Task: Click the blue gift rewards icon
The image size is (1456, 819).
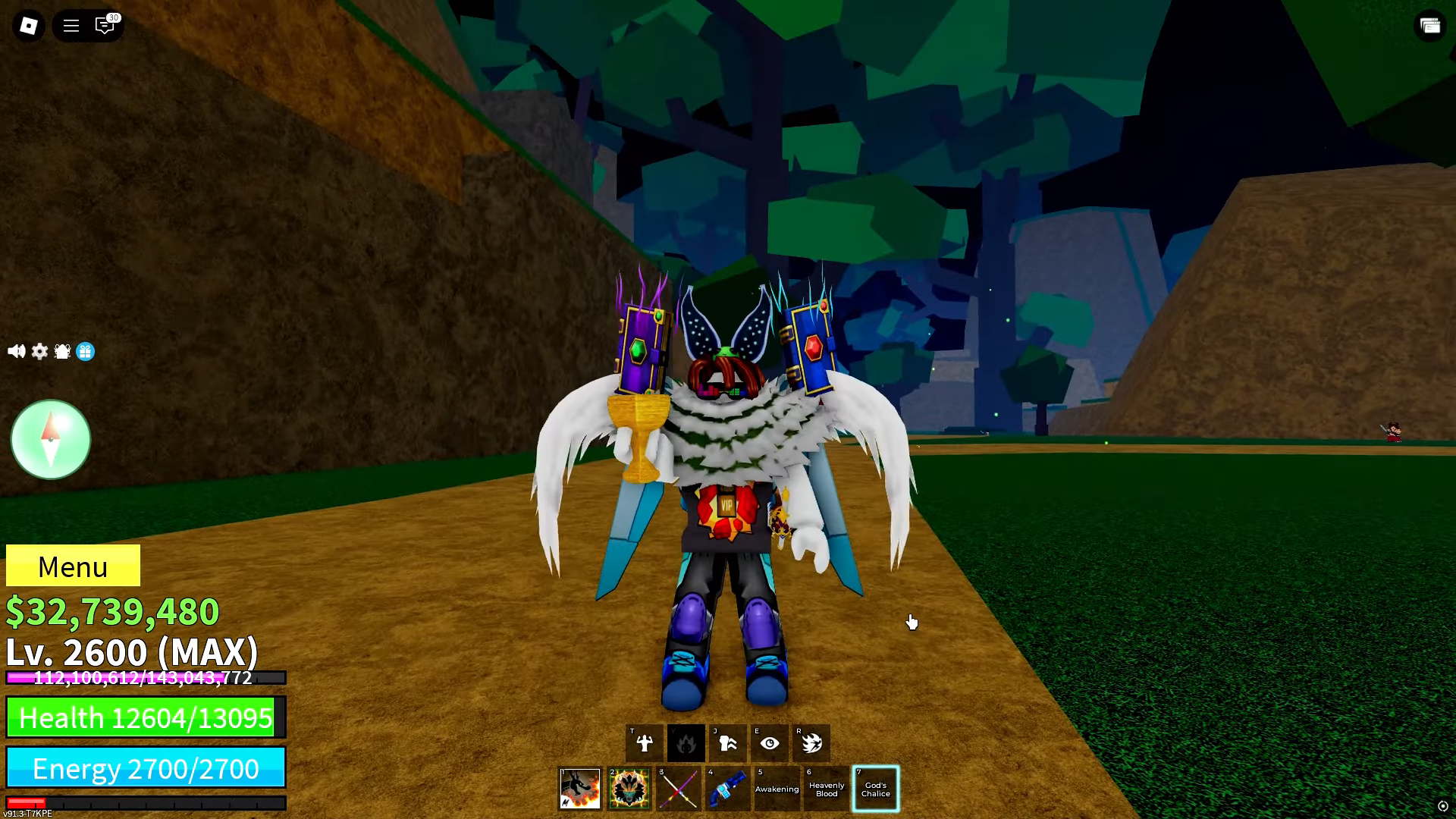Action: point(83,352)
